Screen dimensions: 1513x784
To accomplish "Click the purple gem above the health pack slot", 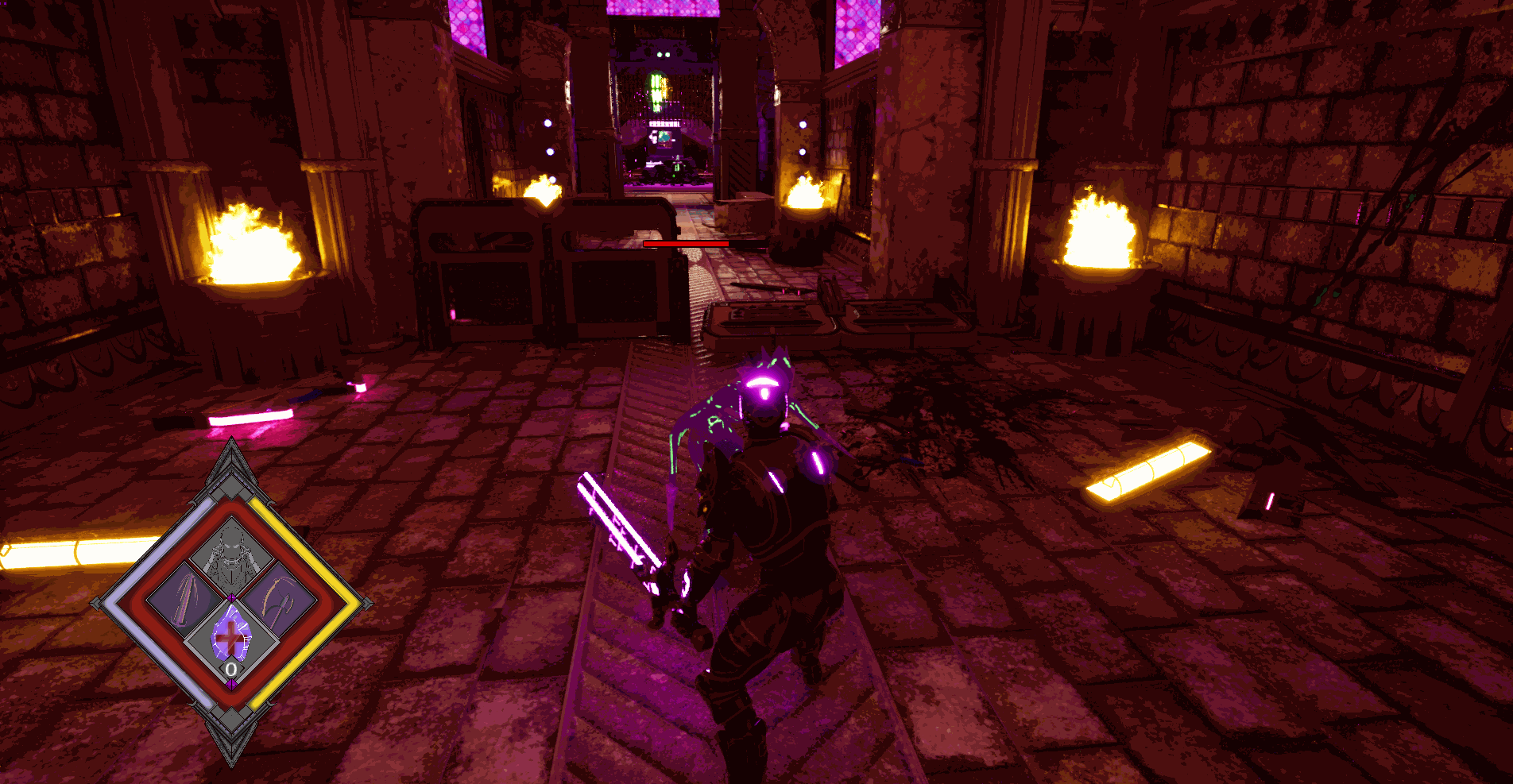I will pos(232,597).
